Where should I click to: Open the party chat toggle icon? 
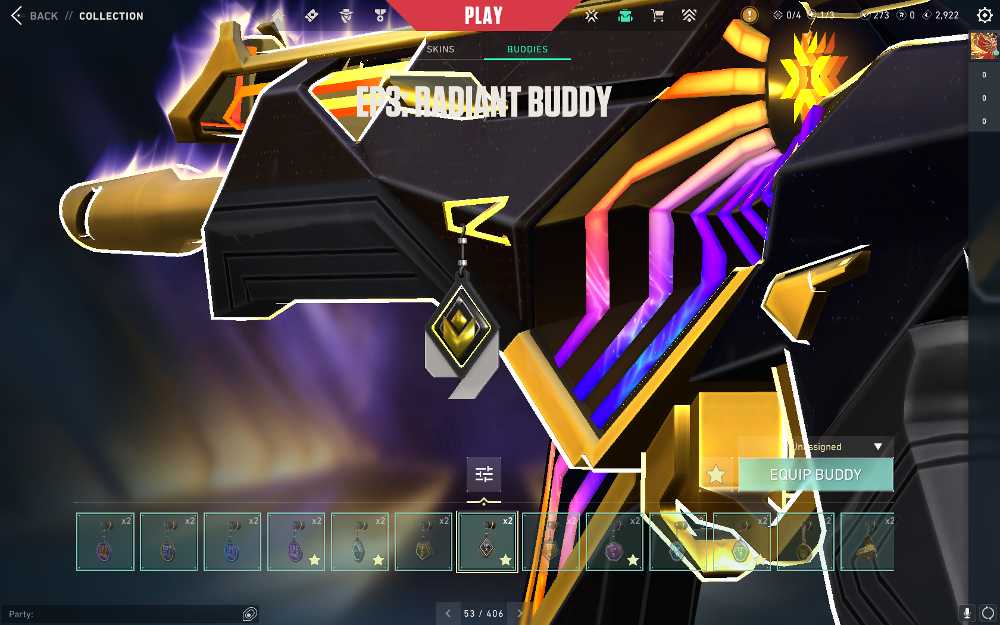tap(250, 614)
